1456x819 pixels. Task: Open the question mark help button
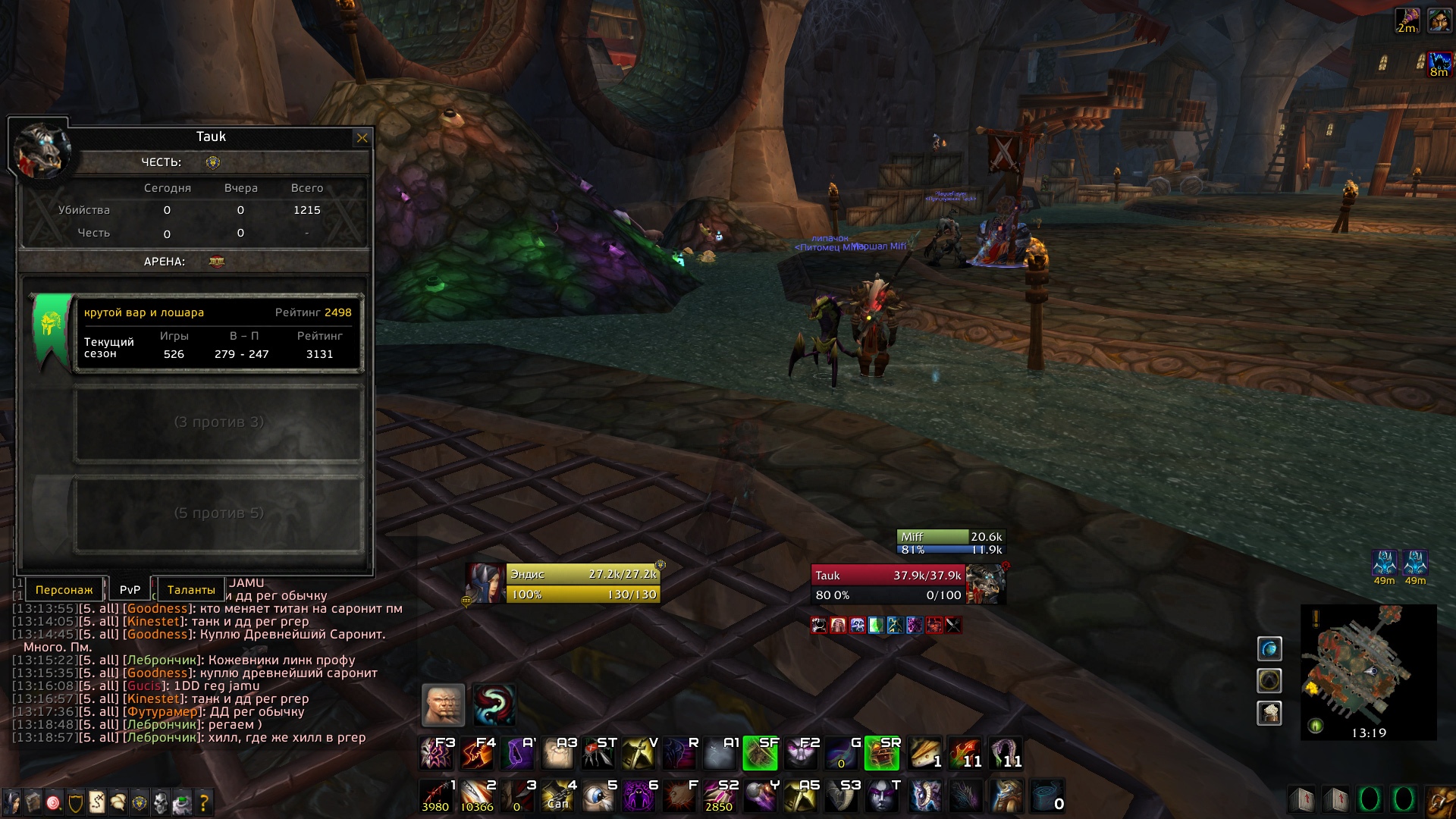(203, 802)
